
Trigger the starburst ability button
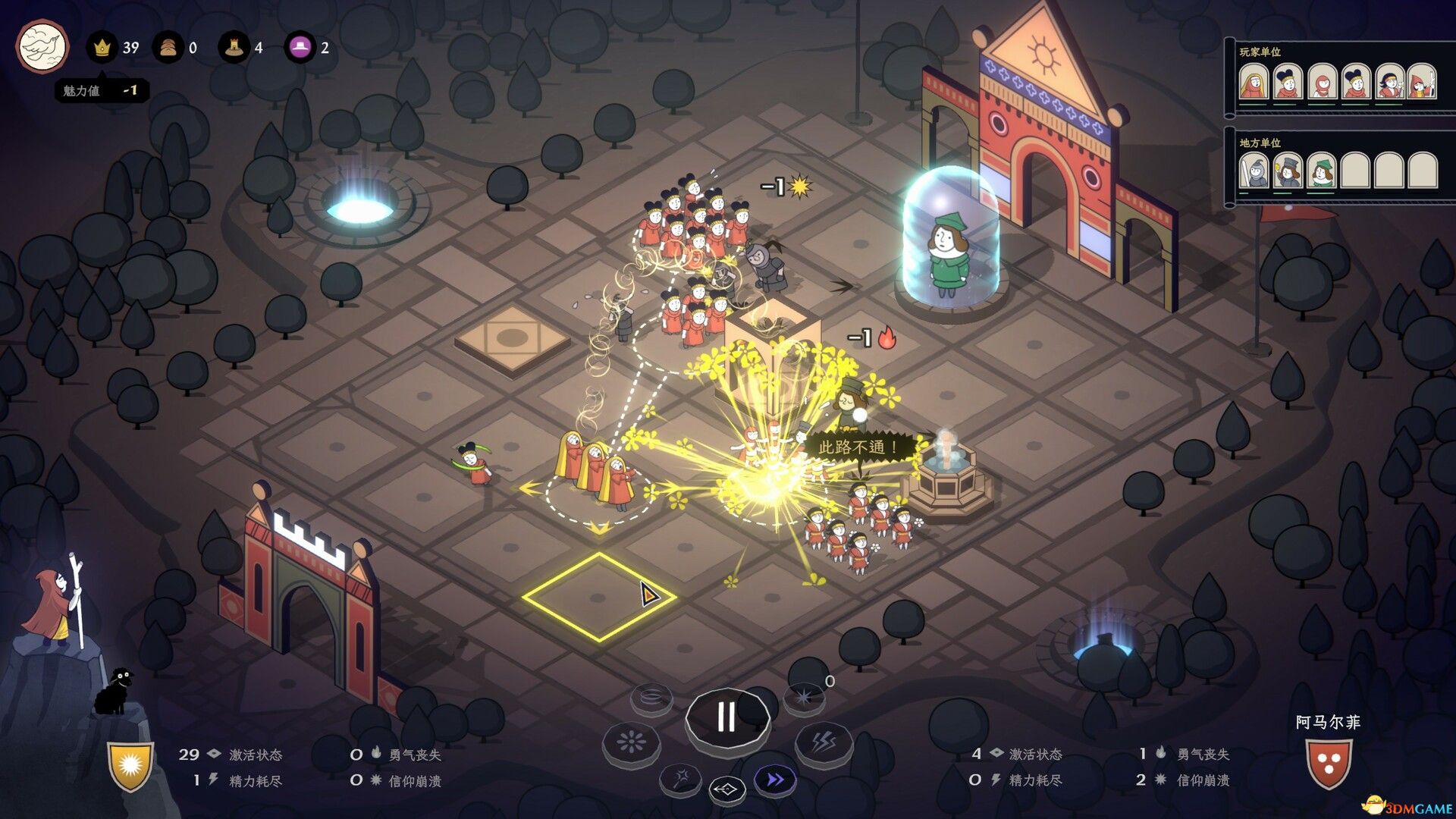(x=804, y=696)
